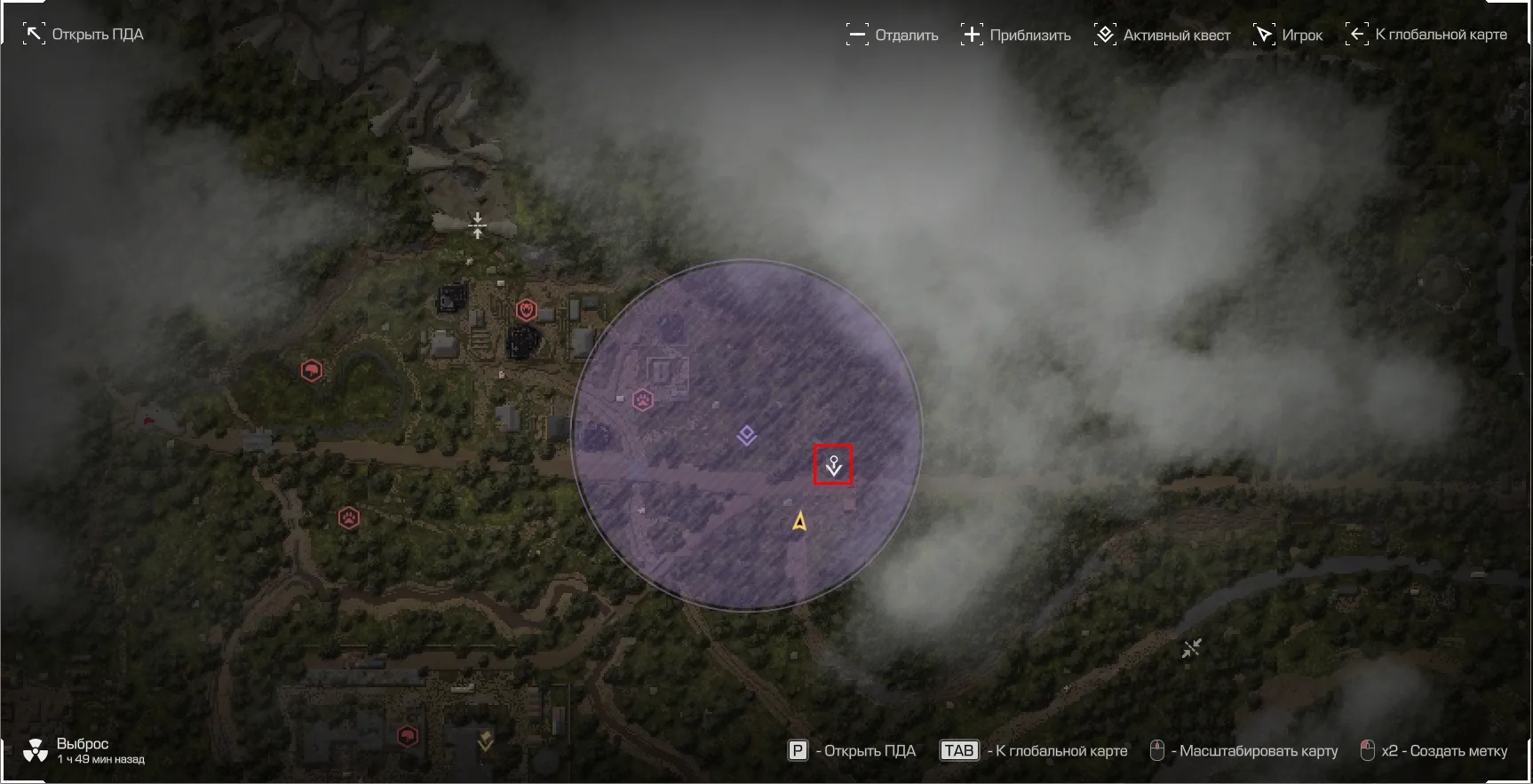
Task: Click the white vertical converging-arrows marker
Action: [x=478, y=226]
